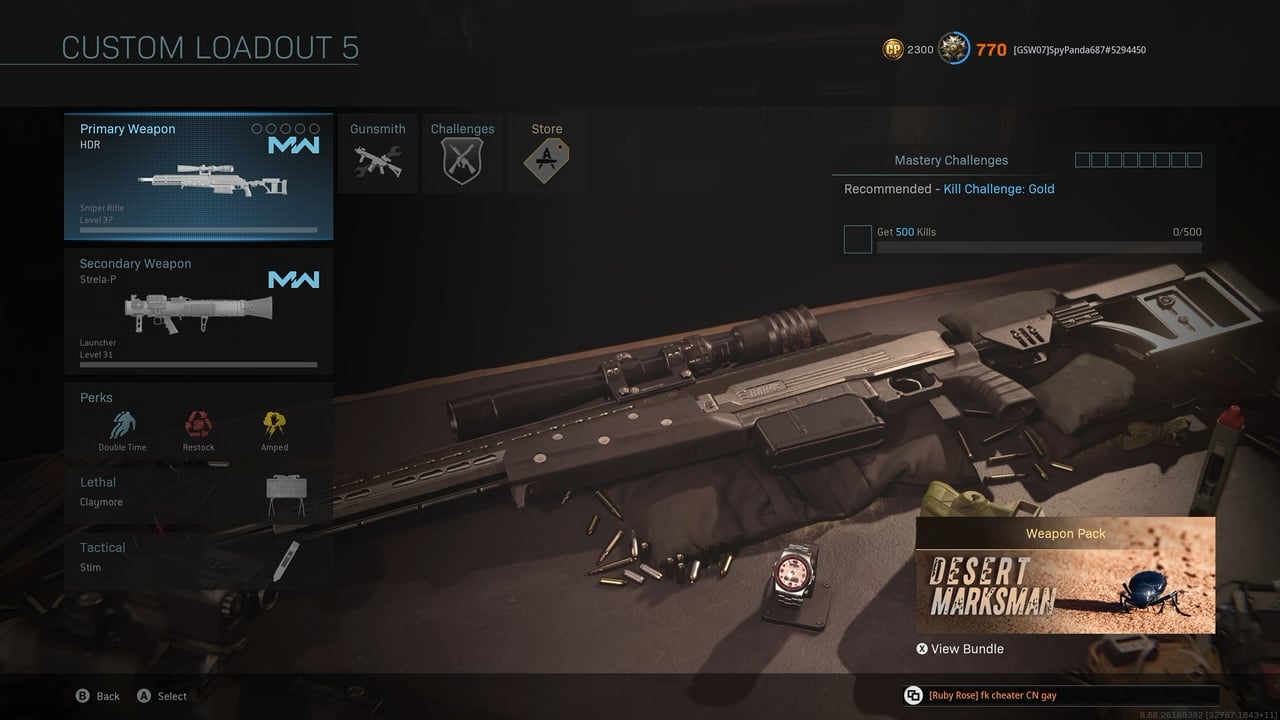Open the weapon Store
The height and width of the screenshot is (720, 1280).
(x=546, y=153)
